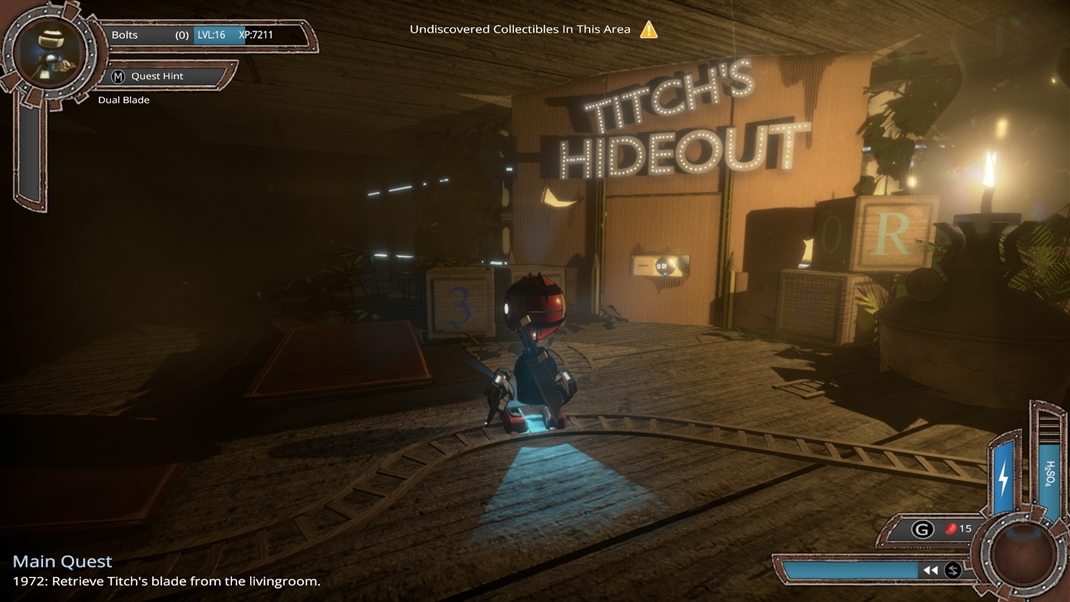1070x602 pixels.
Task: Click the rewind double-arrow icon
Action: click(x=930, y=570)
